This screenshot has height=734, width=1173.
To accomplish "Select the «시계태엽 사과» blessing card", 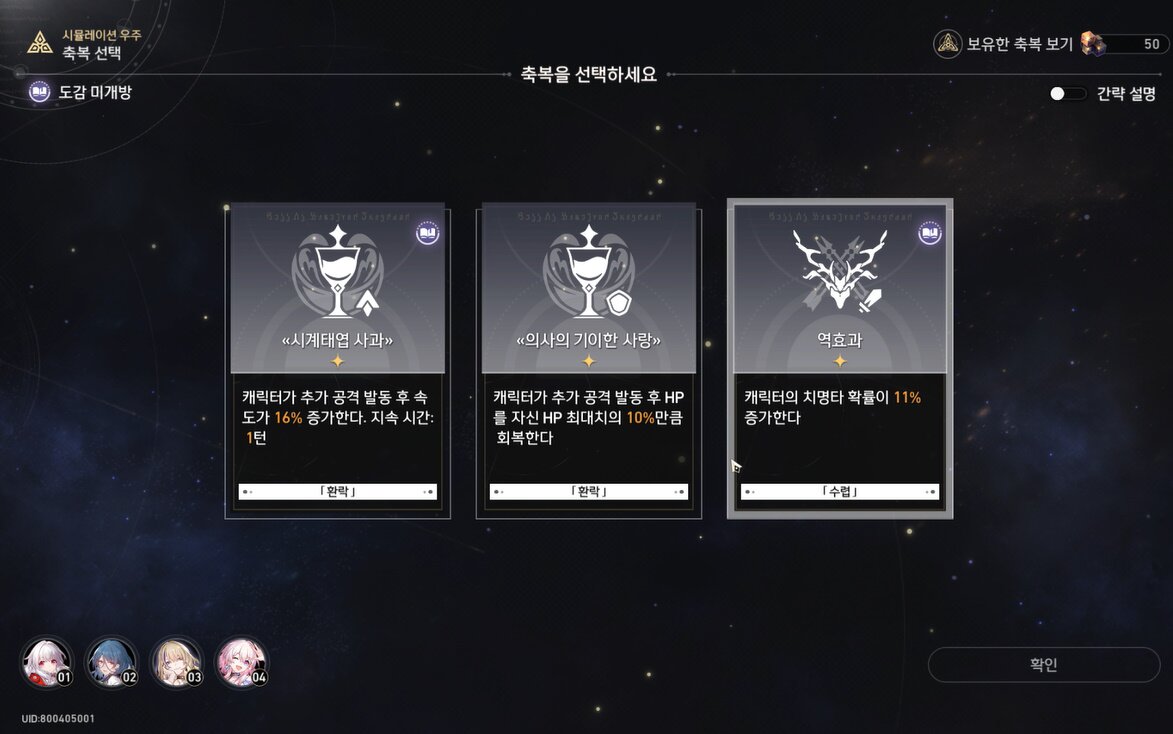I will pos(337,360).
